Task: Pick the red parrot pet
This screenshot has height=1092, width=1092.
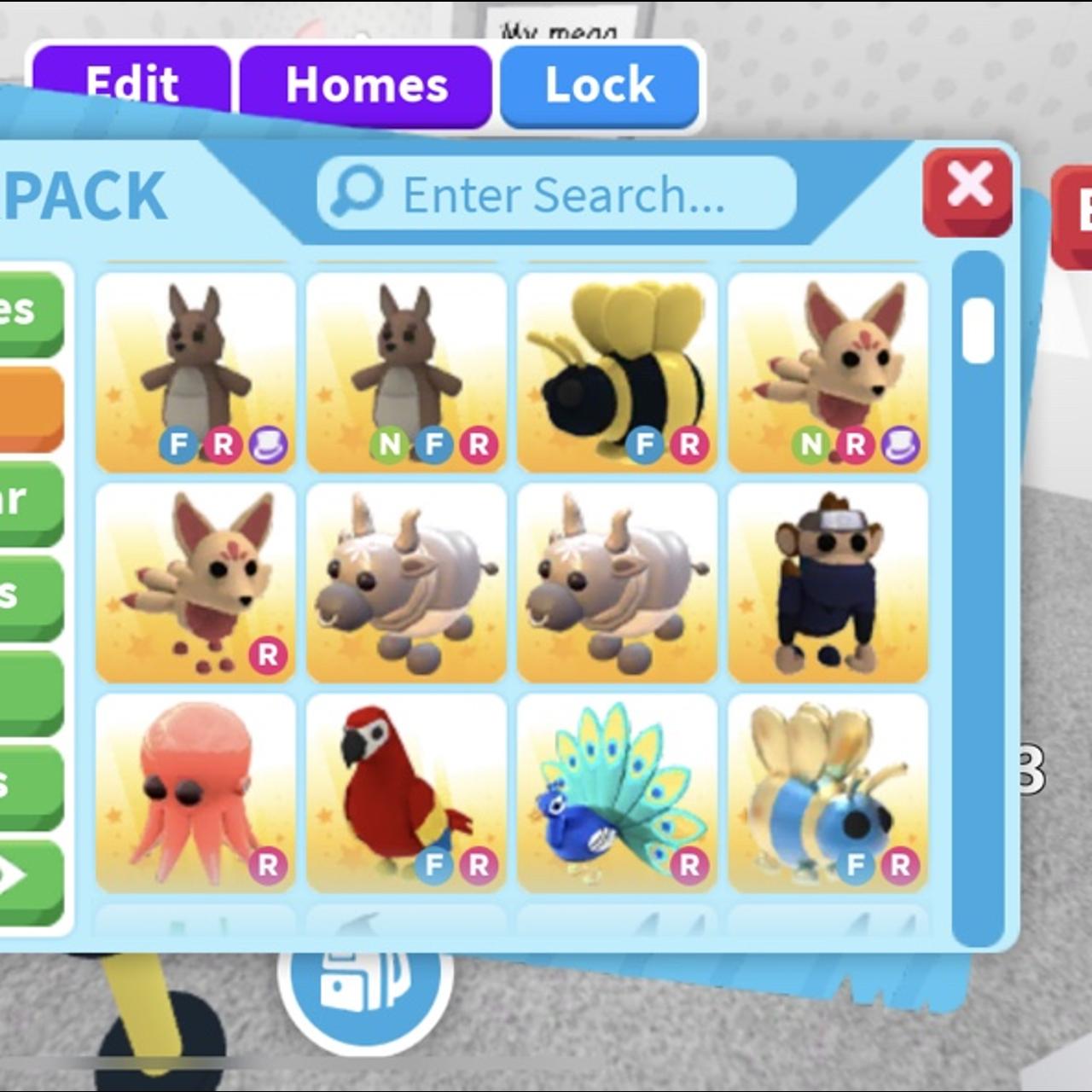Action: point(406,793)
